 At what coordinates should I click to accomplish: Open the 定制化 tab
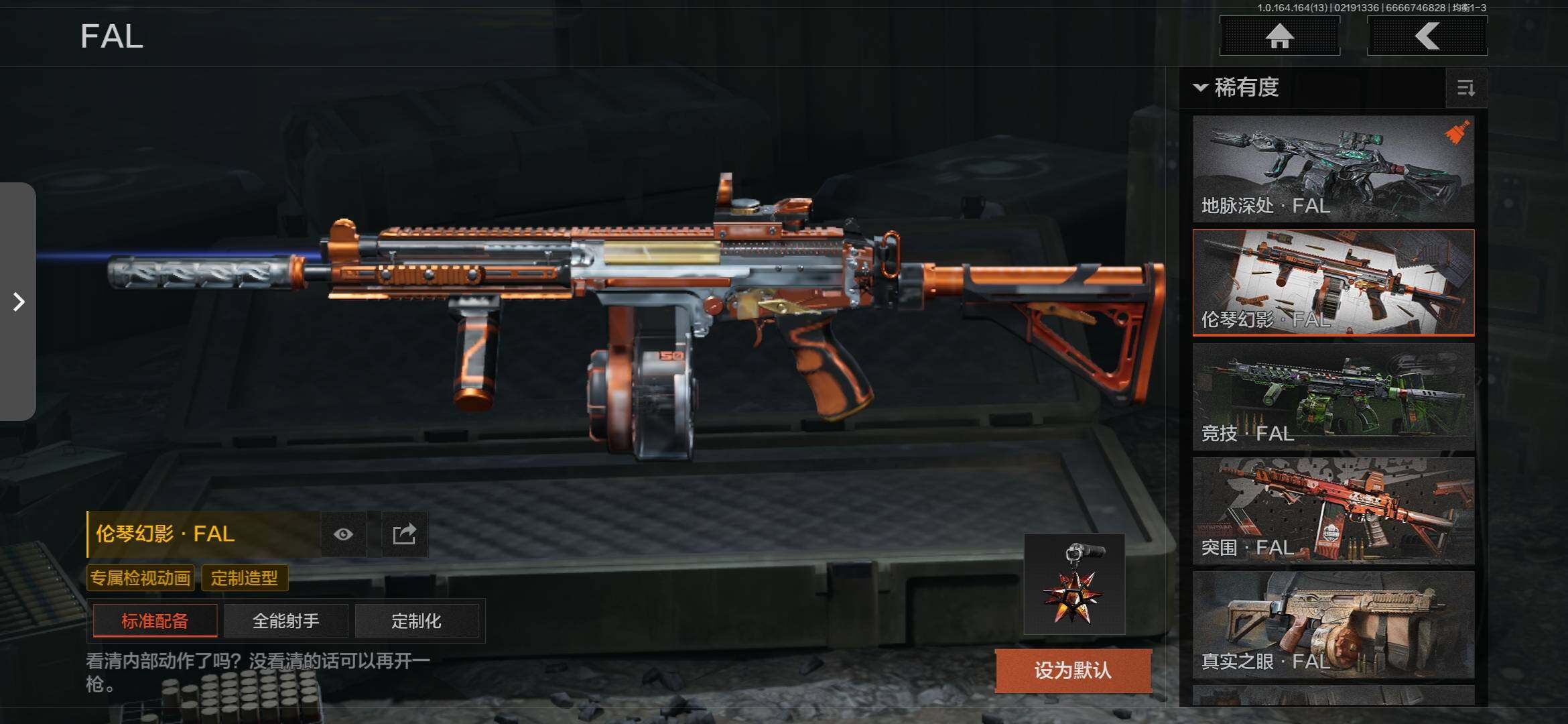416,621
